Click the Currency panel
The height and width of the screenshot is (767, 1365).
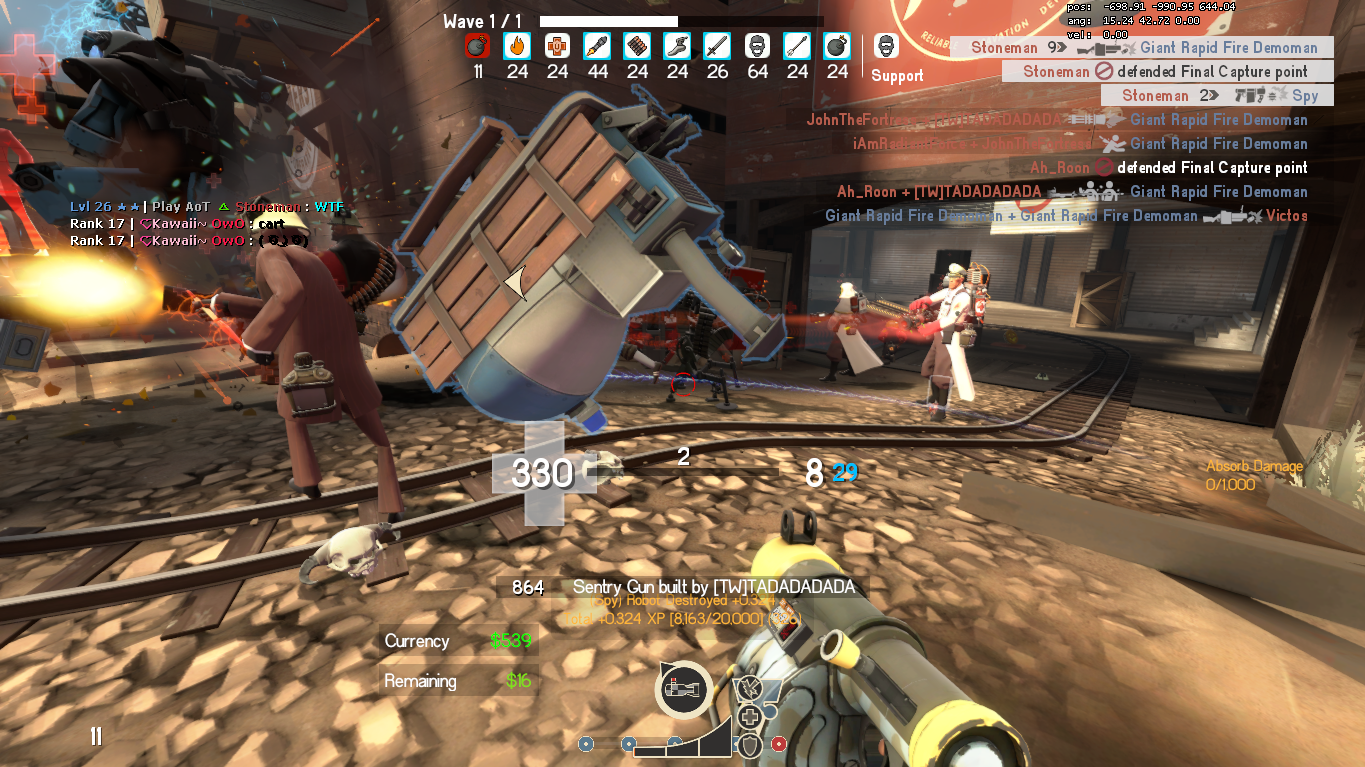pos(459,641)
